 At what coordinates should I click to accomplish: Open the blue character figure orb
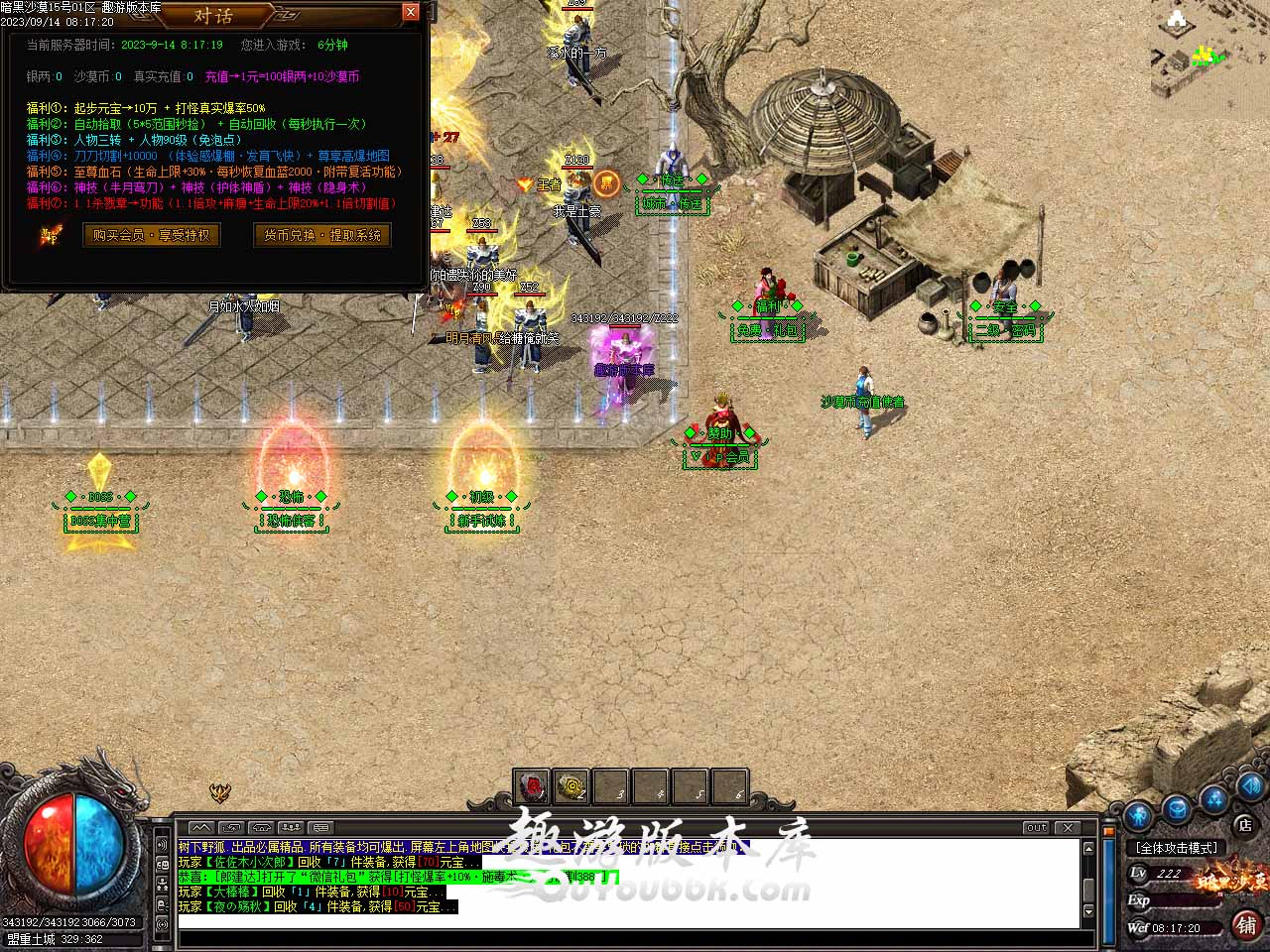[x=1138, y=814]
